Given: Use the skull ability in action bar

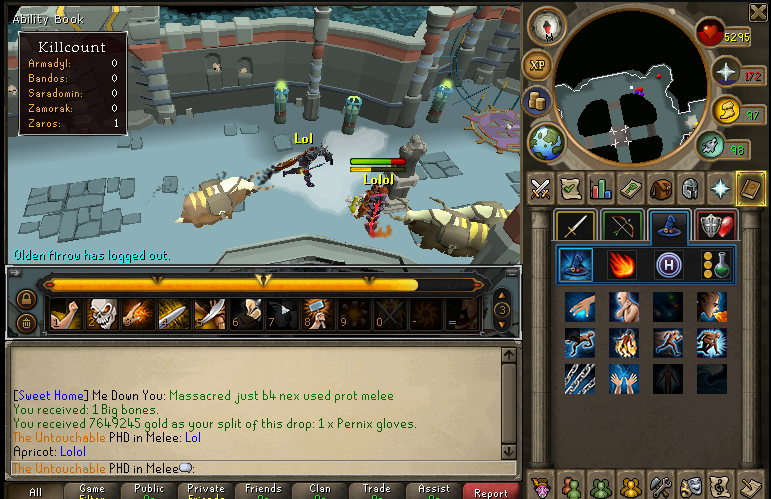Looking at the screenshot, I should click(100, 314).
